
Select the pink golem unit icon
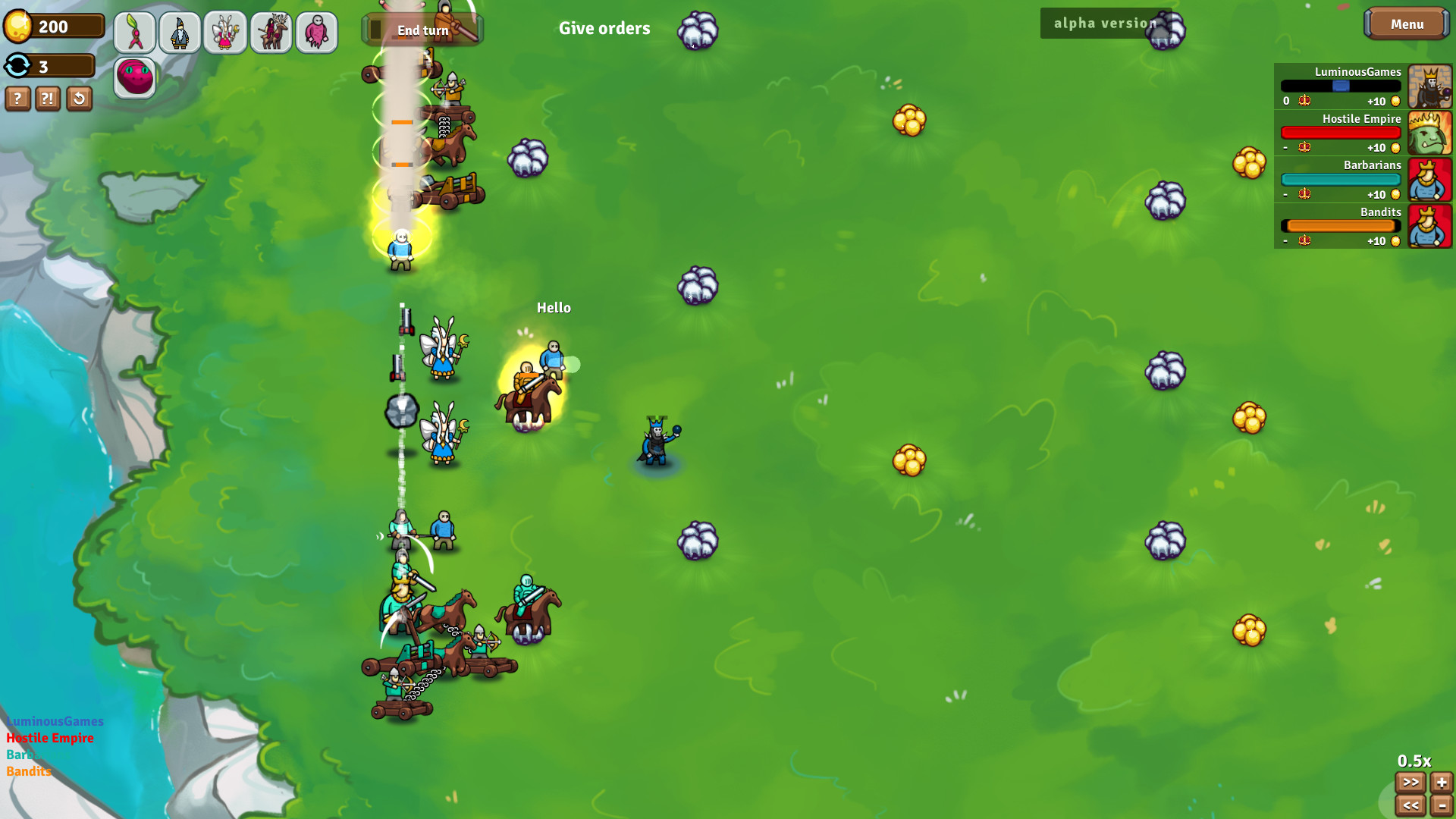(x=316, y=32)
